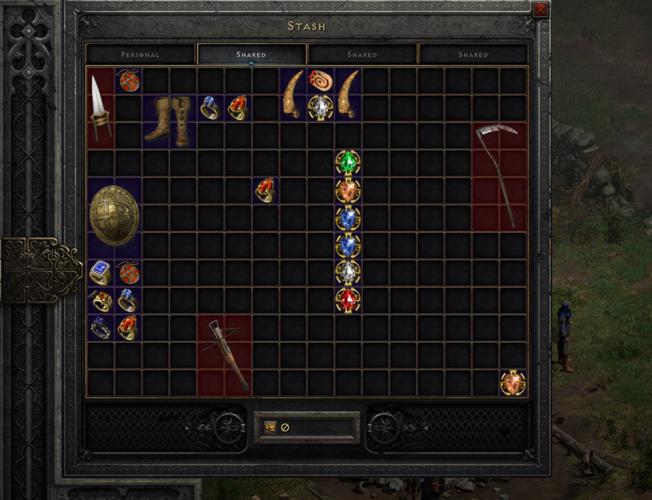
Task: Switch to the Personal stash tab
Action: pos(140,54)
